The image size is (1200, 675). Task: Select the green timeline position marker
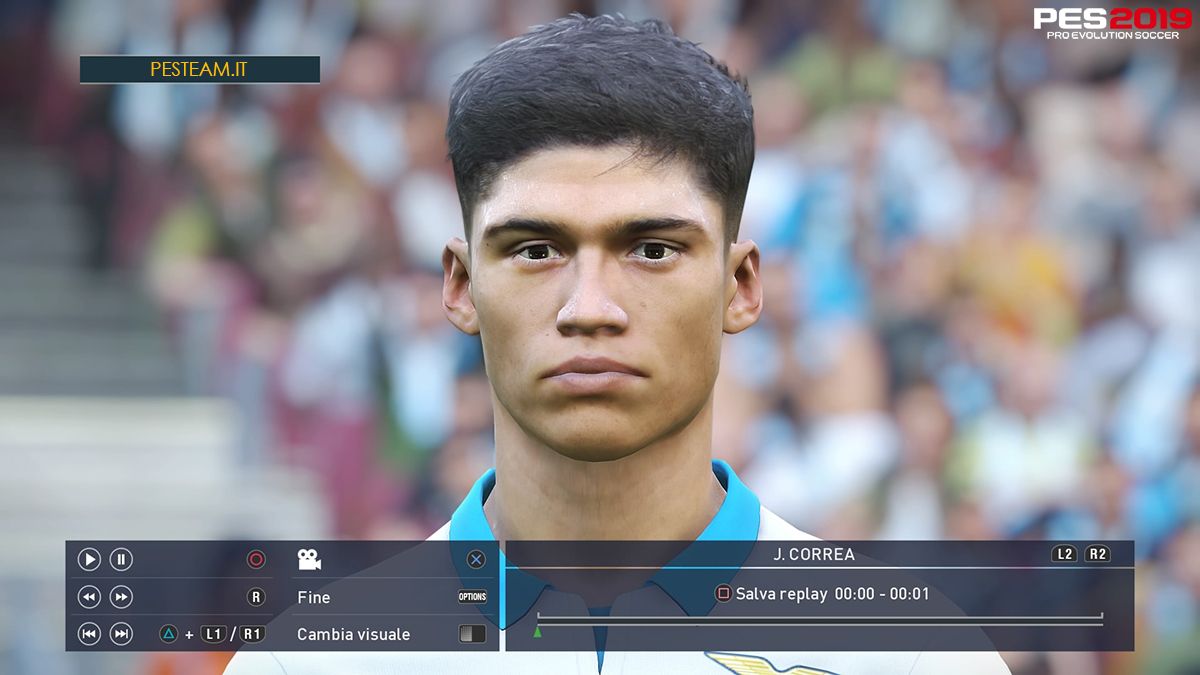[537, 632]
